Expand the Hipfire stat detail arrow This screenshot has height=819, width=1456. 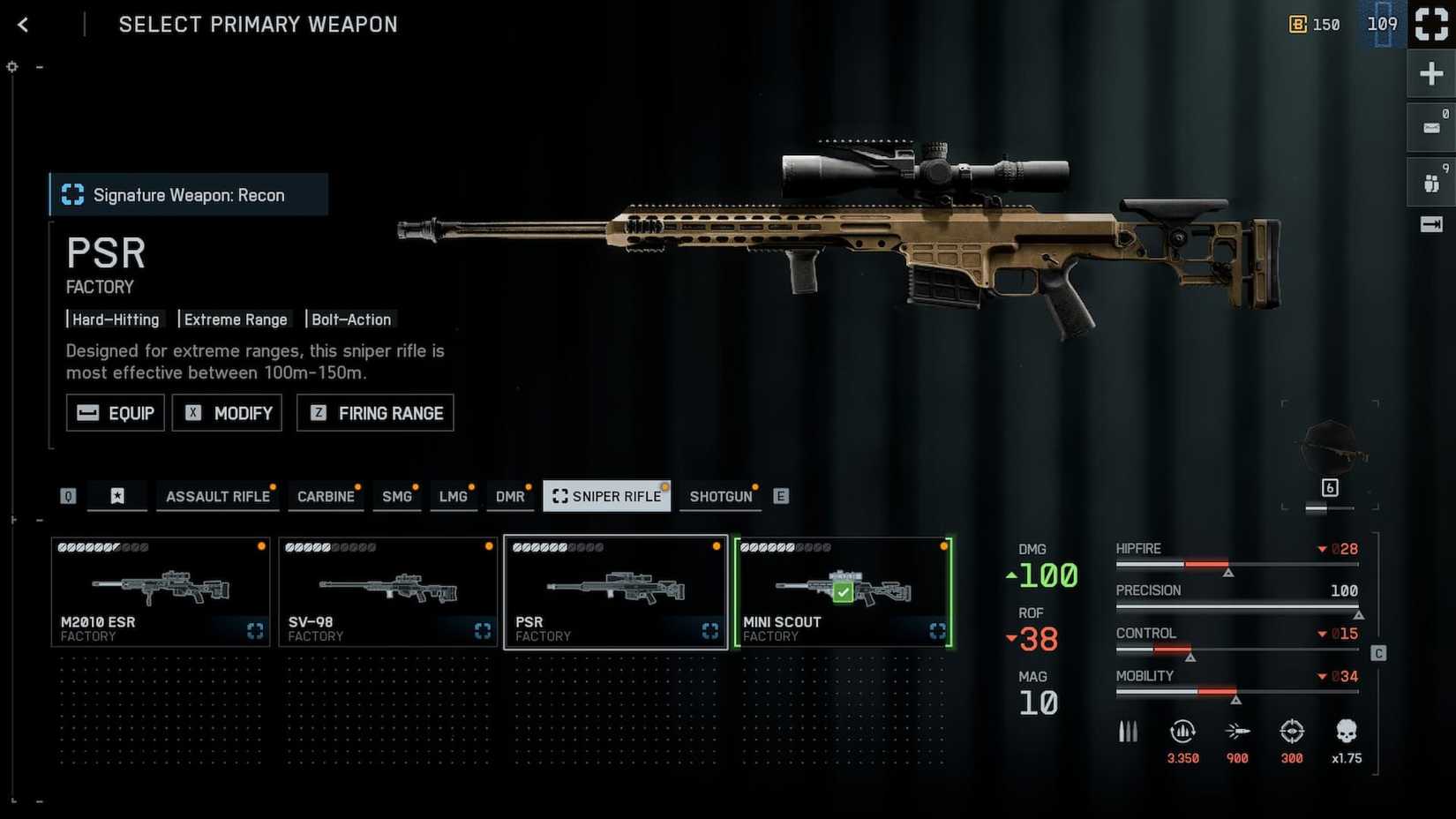point(1325,548)
